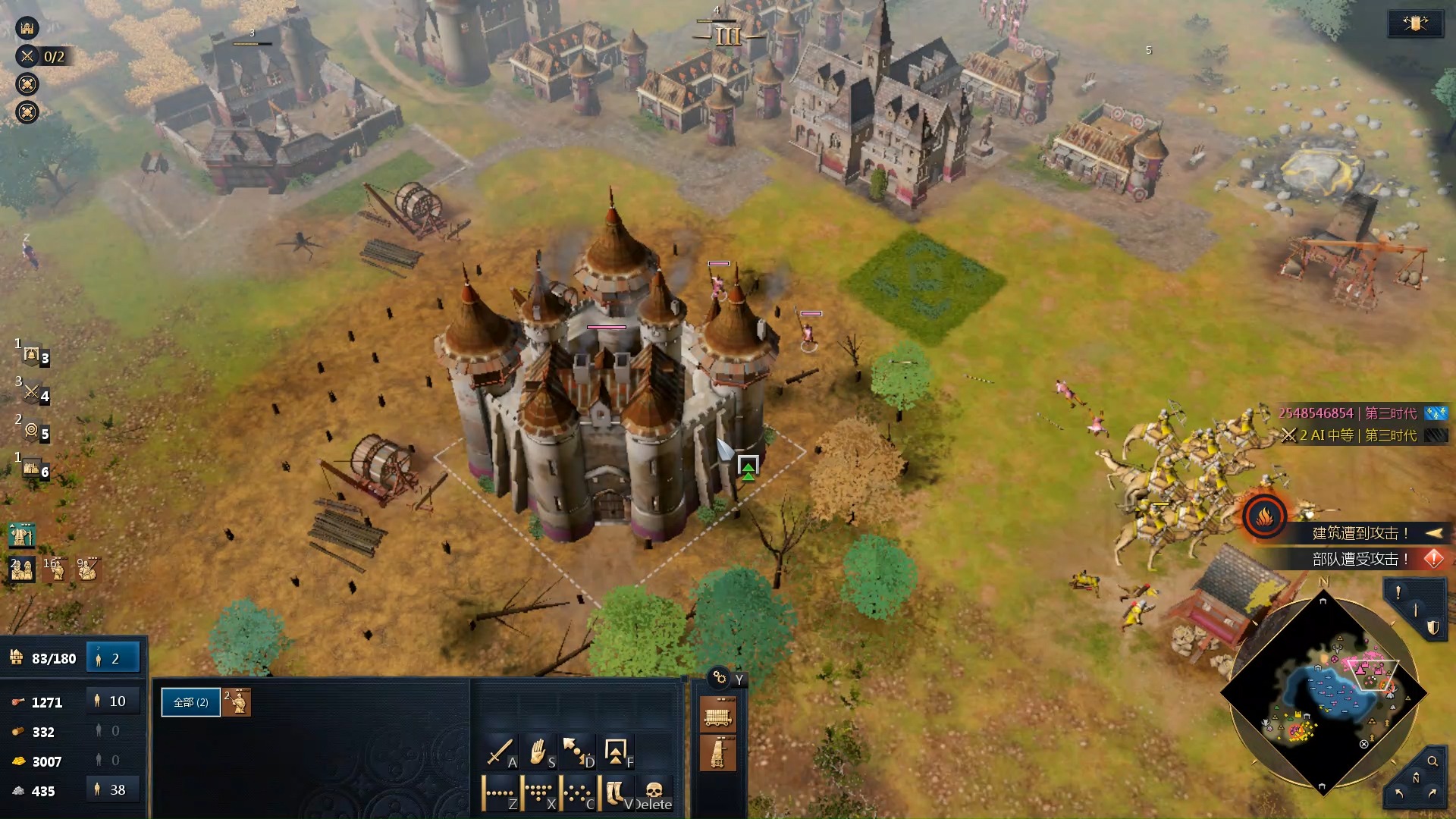Build the battering ram icon
This screenshot has height=819, width=1456.
717,715
